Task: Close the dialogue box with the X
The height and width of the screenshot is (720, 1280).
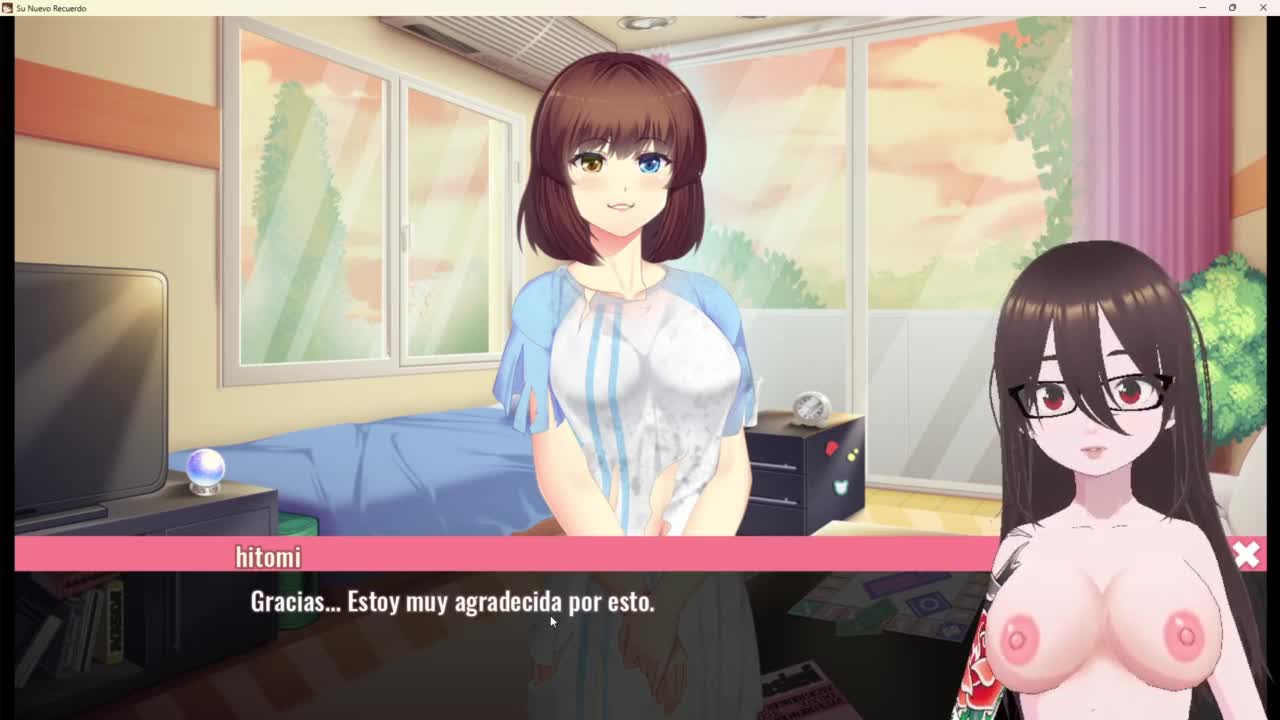Action: 1246,555
